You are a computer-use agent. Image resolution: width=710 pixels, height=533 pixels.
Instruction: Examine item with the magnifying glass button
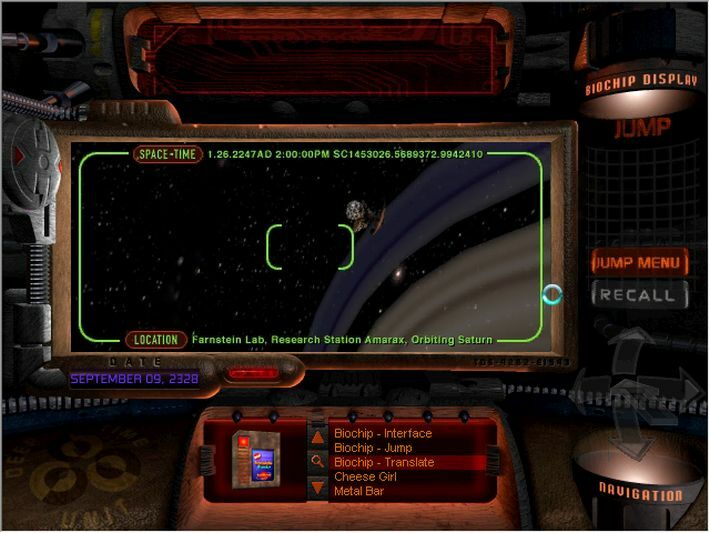[317, 462]
